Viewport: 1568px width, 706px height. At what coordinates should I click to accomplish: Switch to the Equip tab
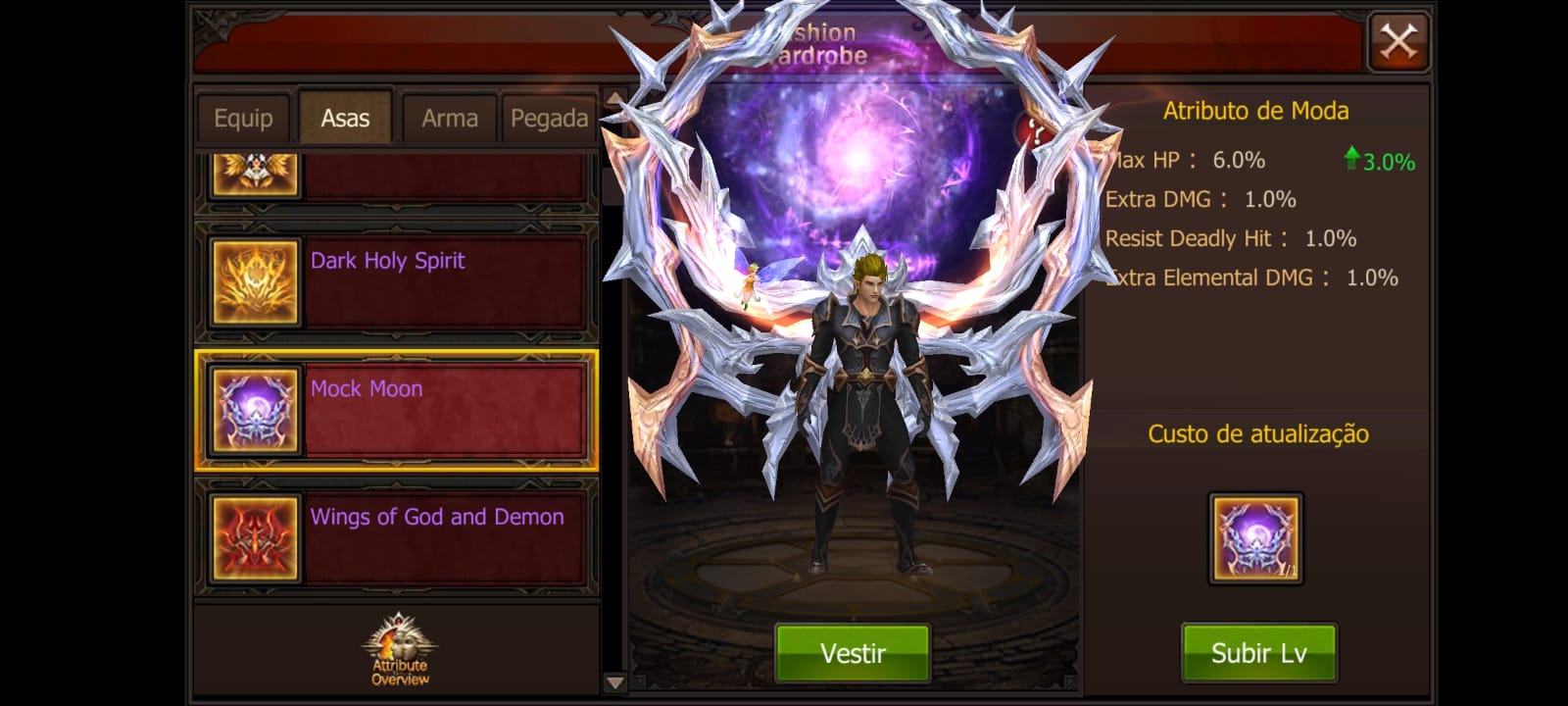click(243, 119)
